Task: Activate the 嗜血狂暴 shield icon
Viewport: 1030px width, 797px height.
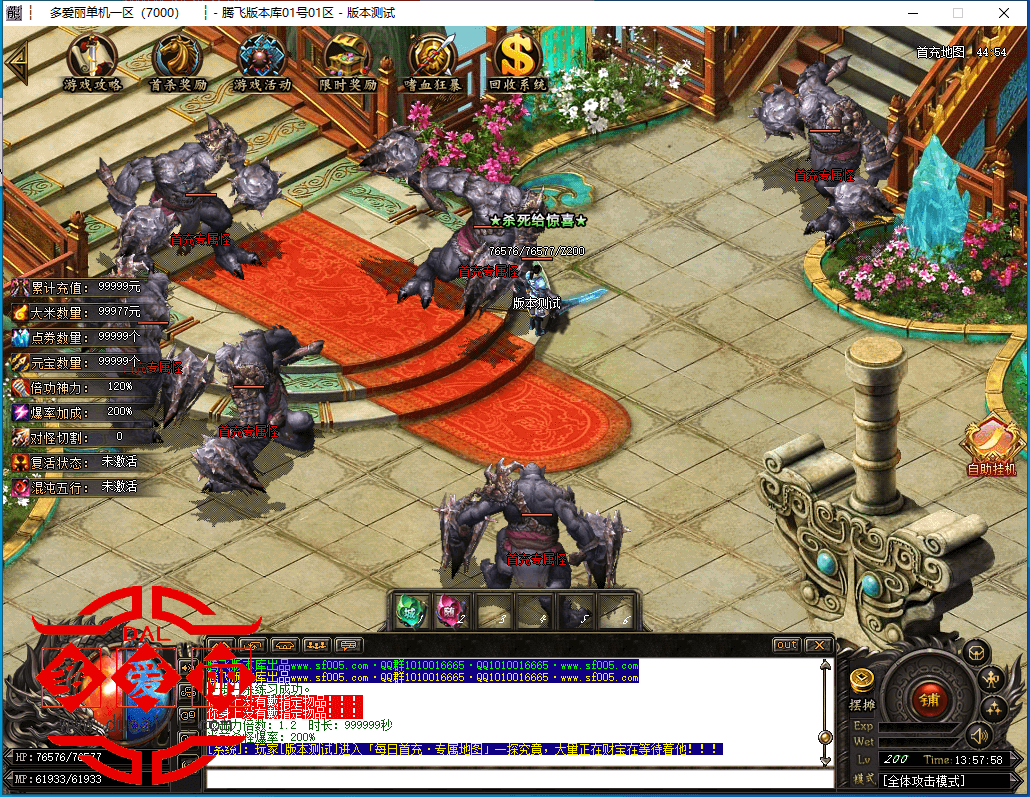Action: pos(432,60)
